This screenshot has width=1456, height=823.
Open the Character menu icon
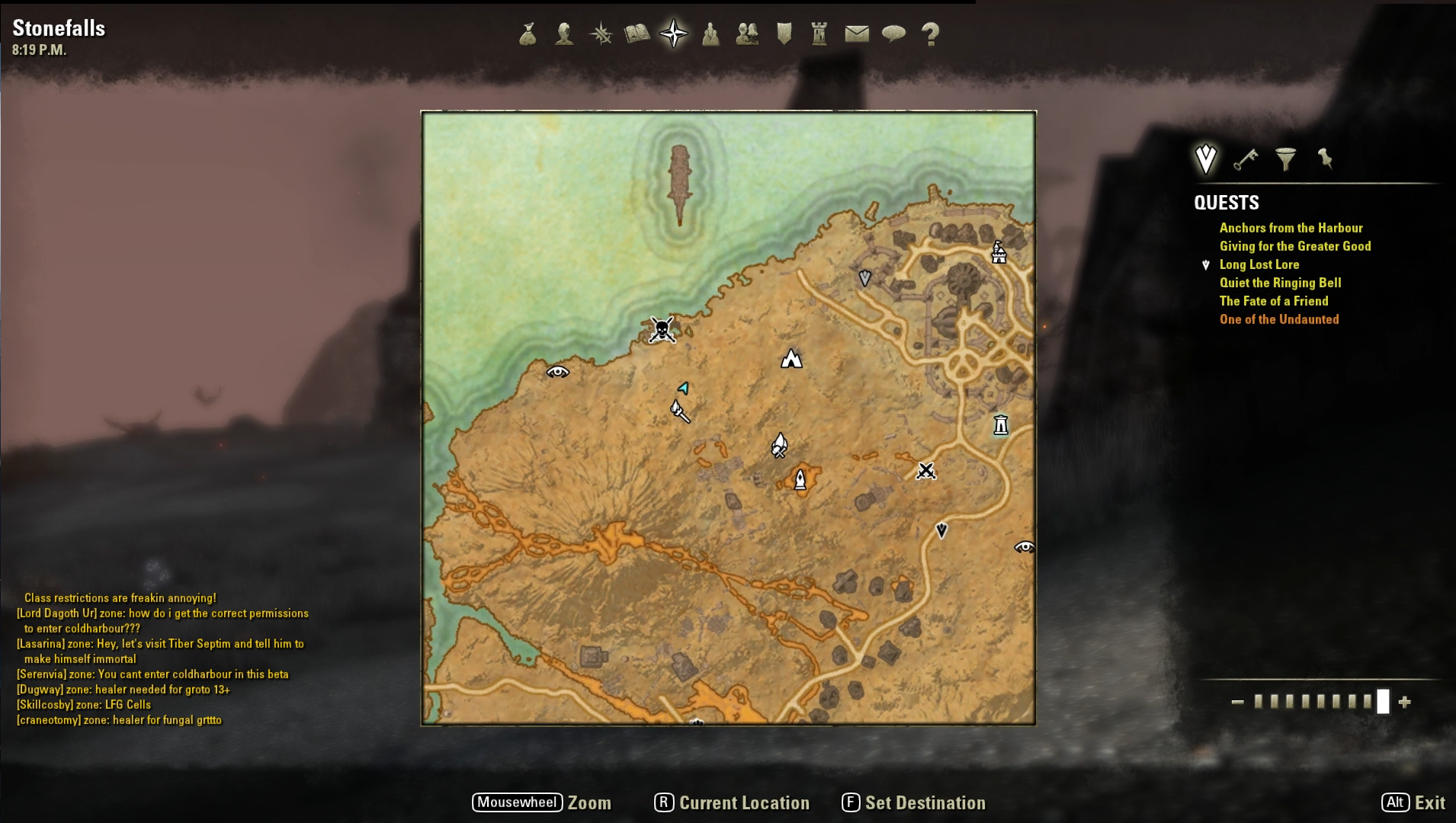(566, 33)
